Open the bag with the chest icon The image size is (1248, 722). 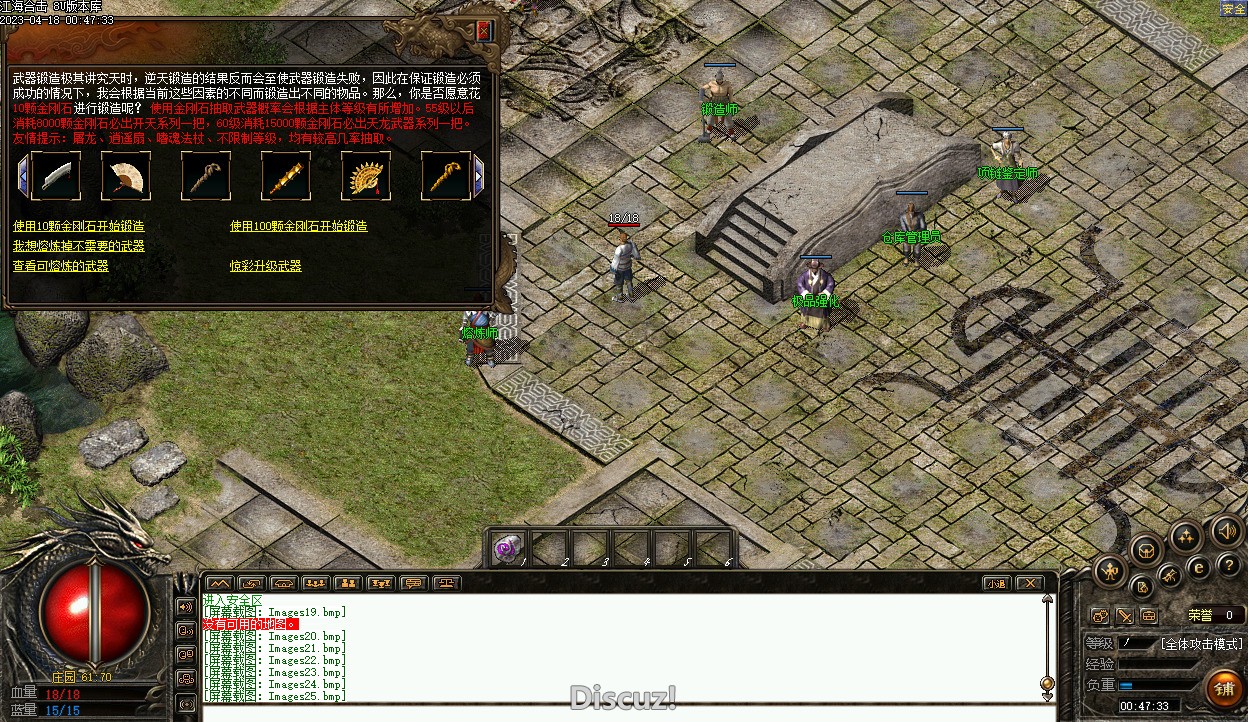1146,549
